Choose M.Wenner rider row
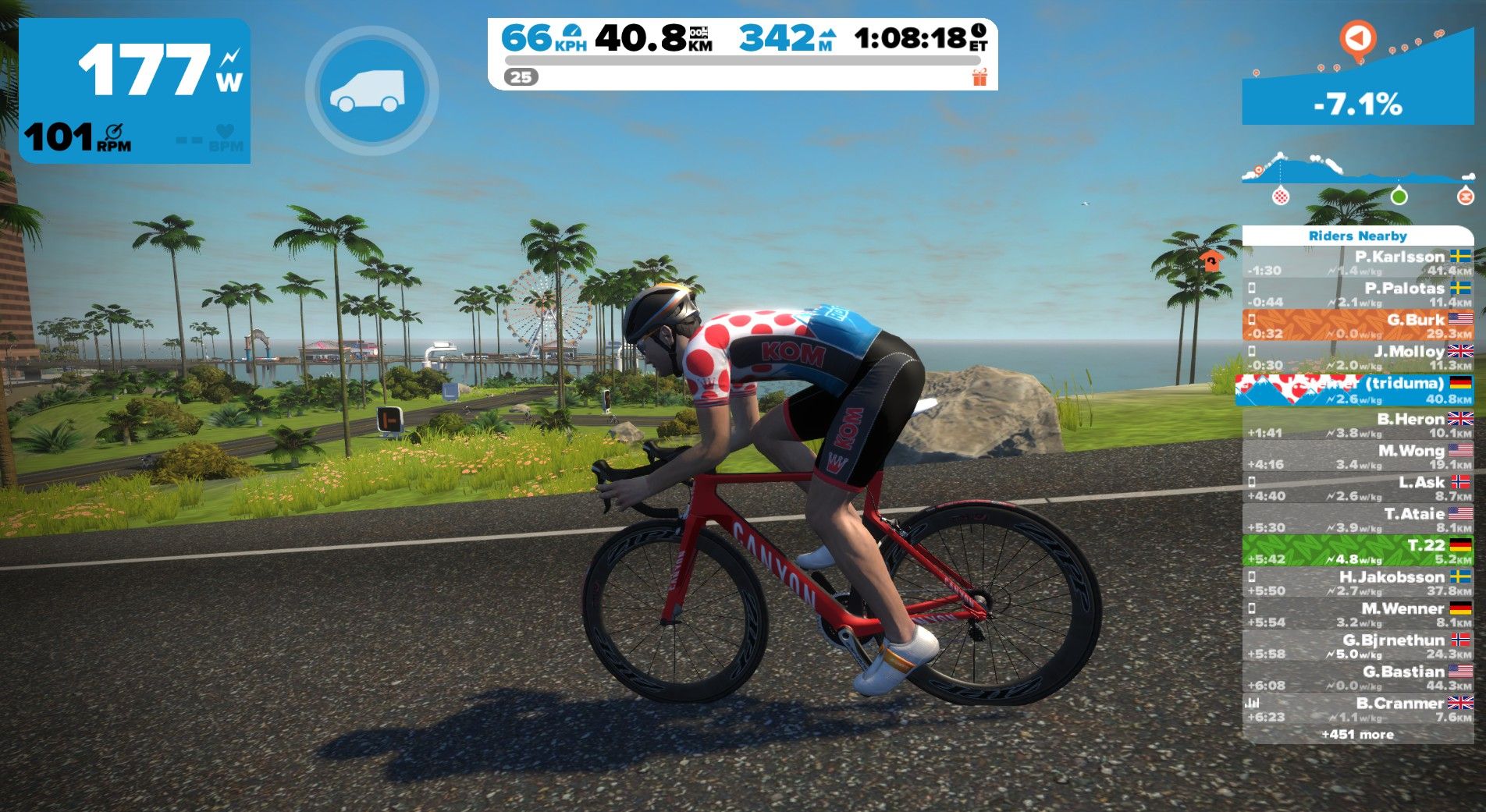This screenshot has height=812, width=1486. pos(1357,615)
